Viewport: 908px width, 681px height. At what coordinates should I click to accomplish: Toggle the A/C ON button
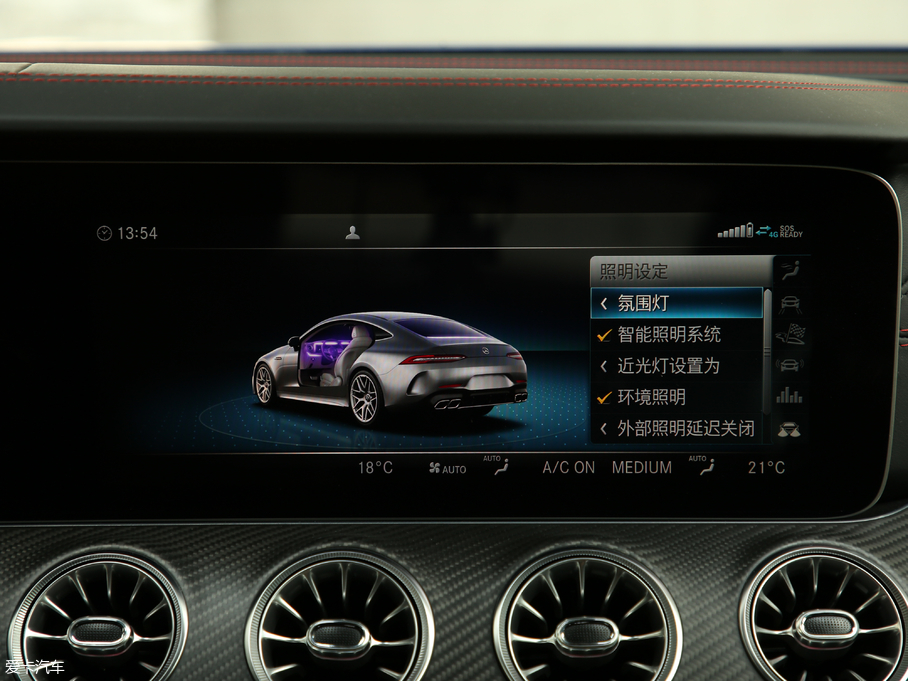(568, 467)
